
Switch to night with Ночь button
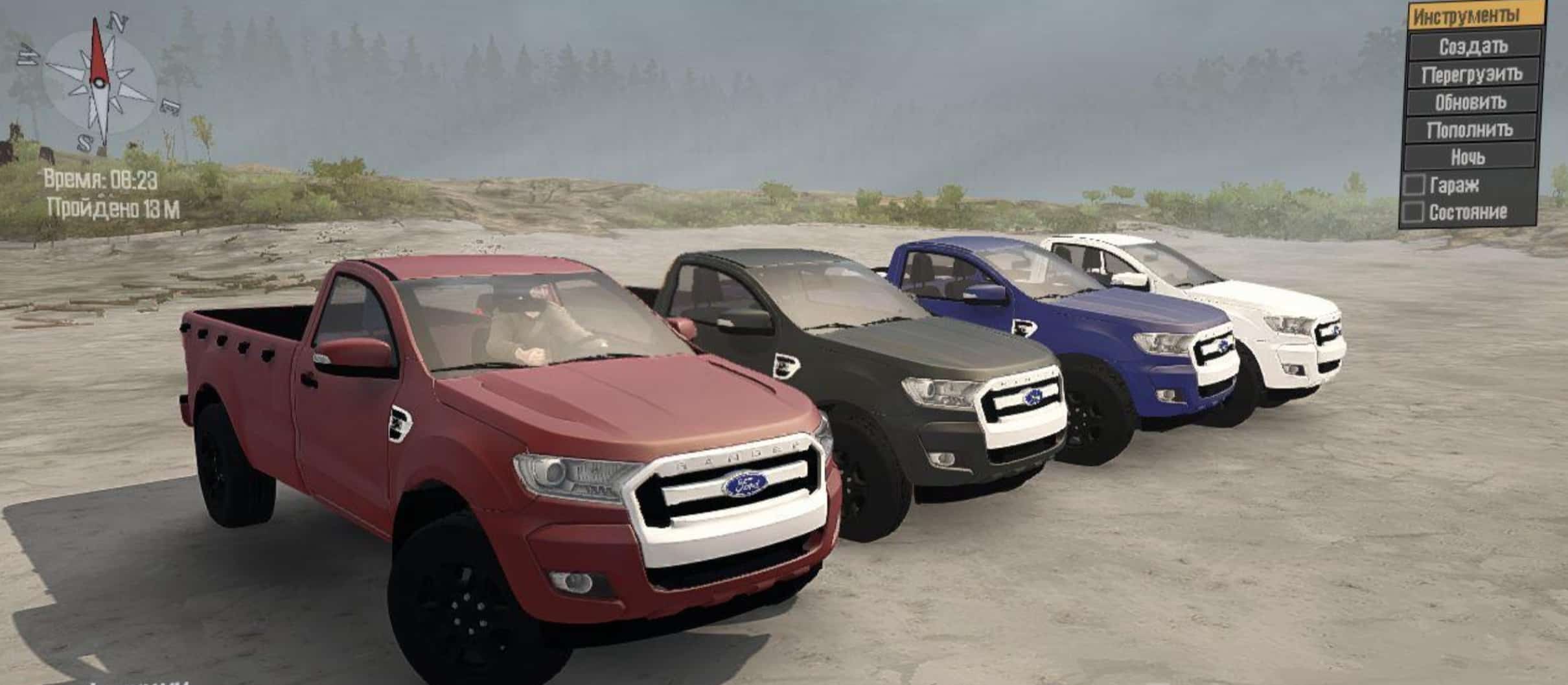pyautogui.click(x=1468, y=157)
